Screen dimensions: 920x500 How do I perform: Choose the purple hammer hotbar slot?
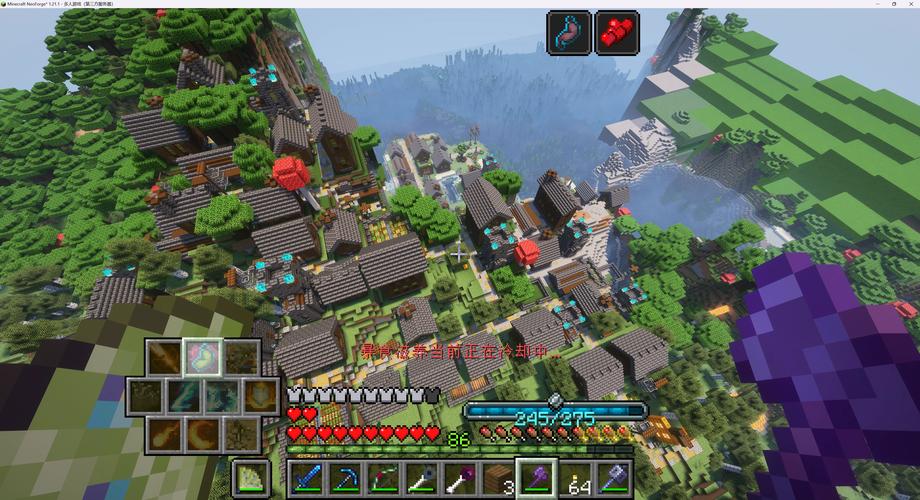pyautogui.click(x=613, y=479)
